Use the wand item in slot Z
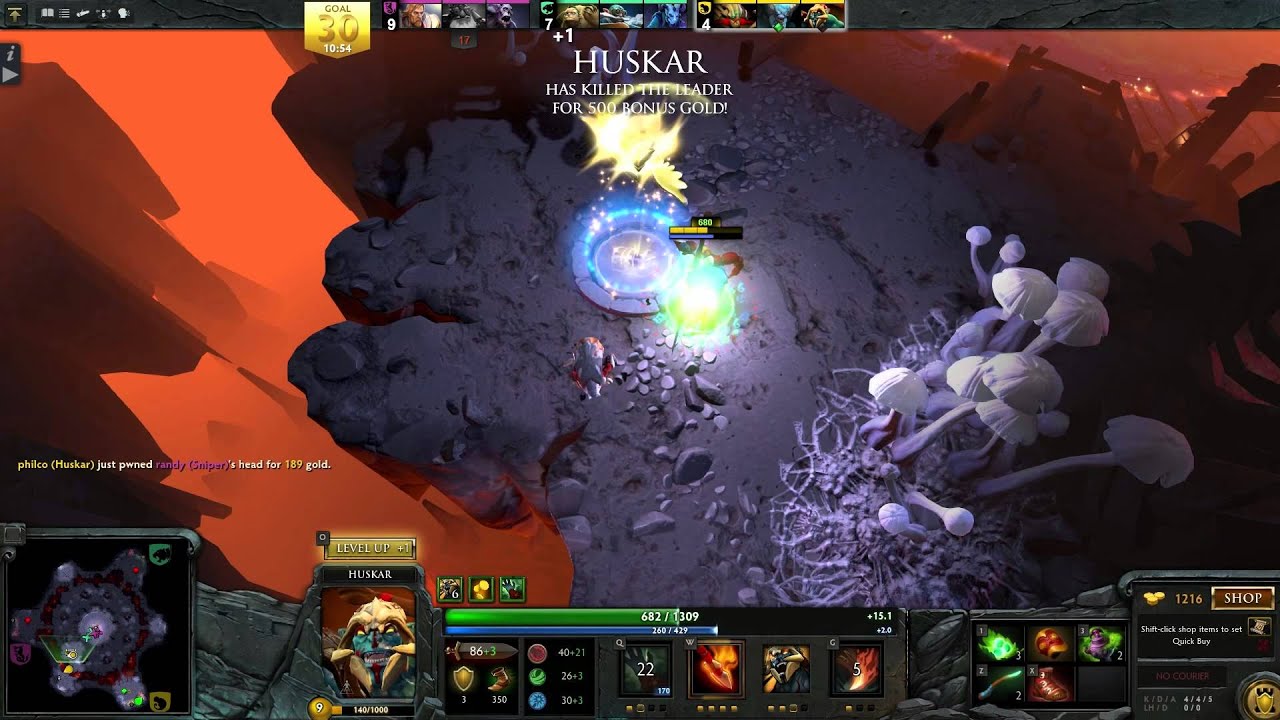The width and height of the screenshot is (1280, 720). tap(1000, 684)
